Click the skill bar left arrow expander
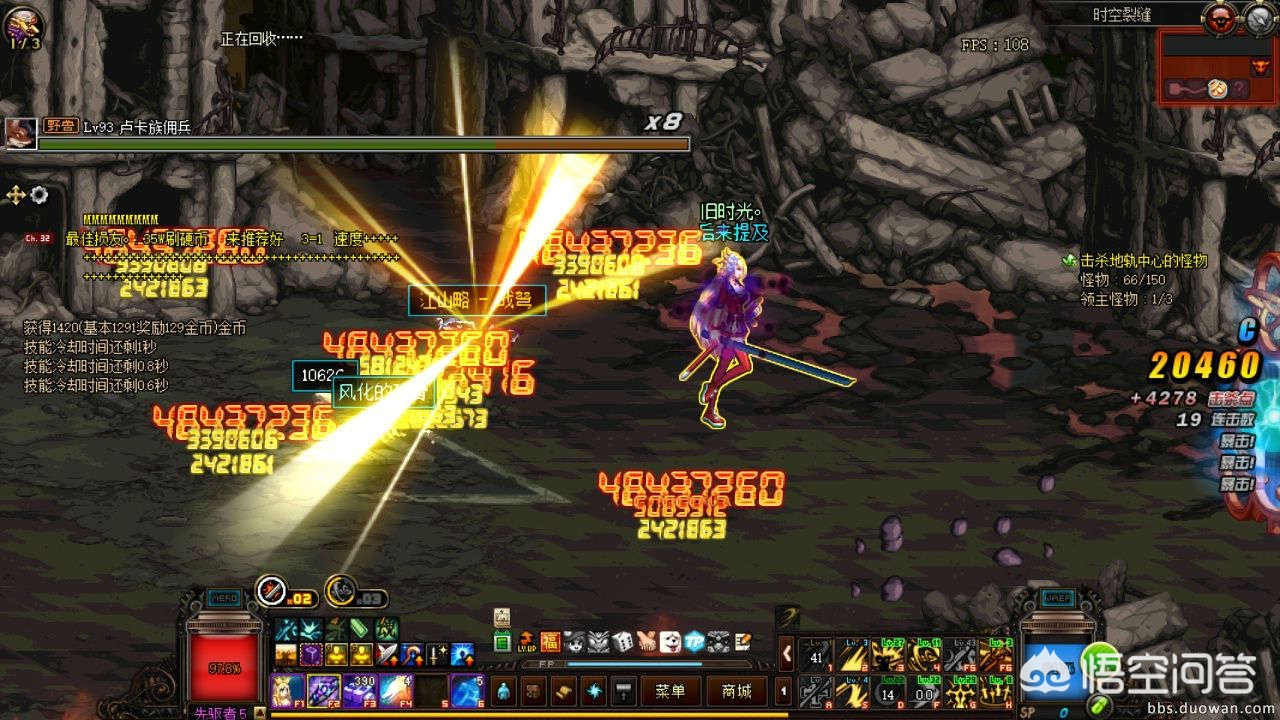This screenshot has height=720, width=1280. [786, 653]
